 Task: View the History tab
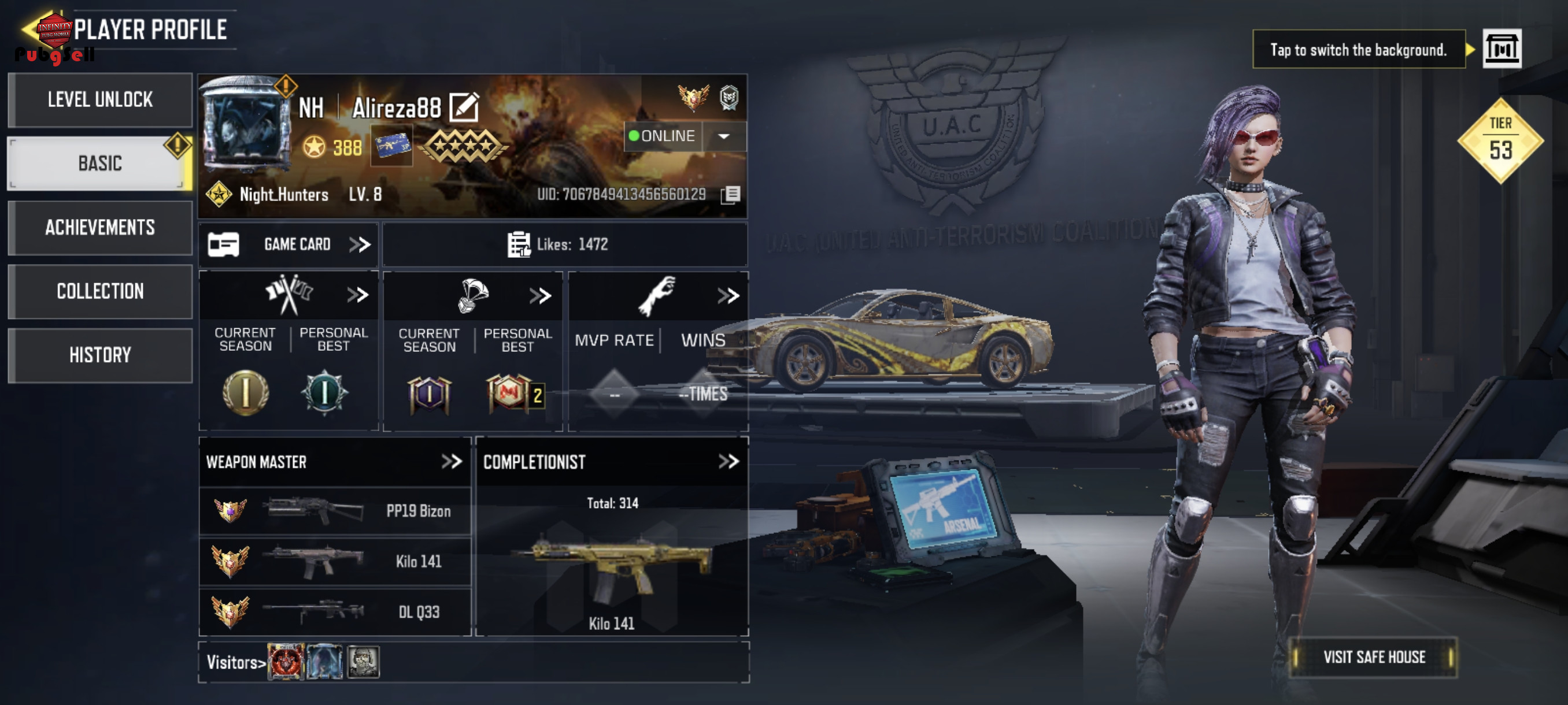pos(100,355)
